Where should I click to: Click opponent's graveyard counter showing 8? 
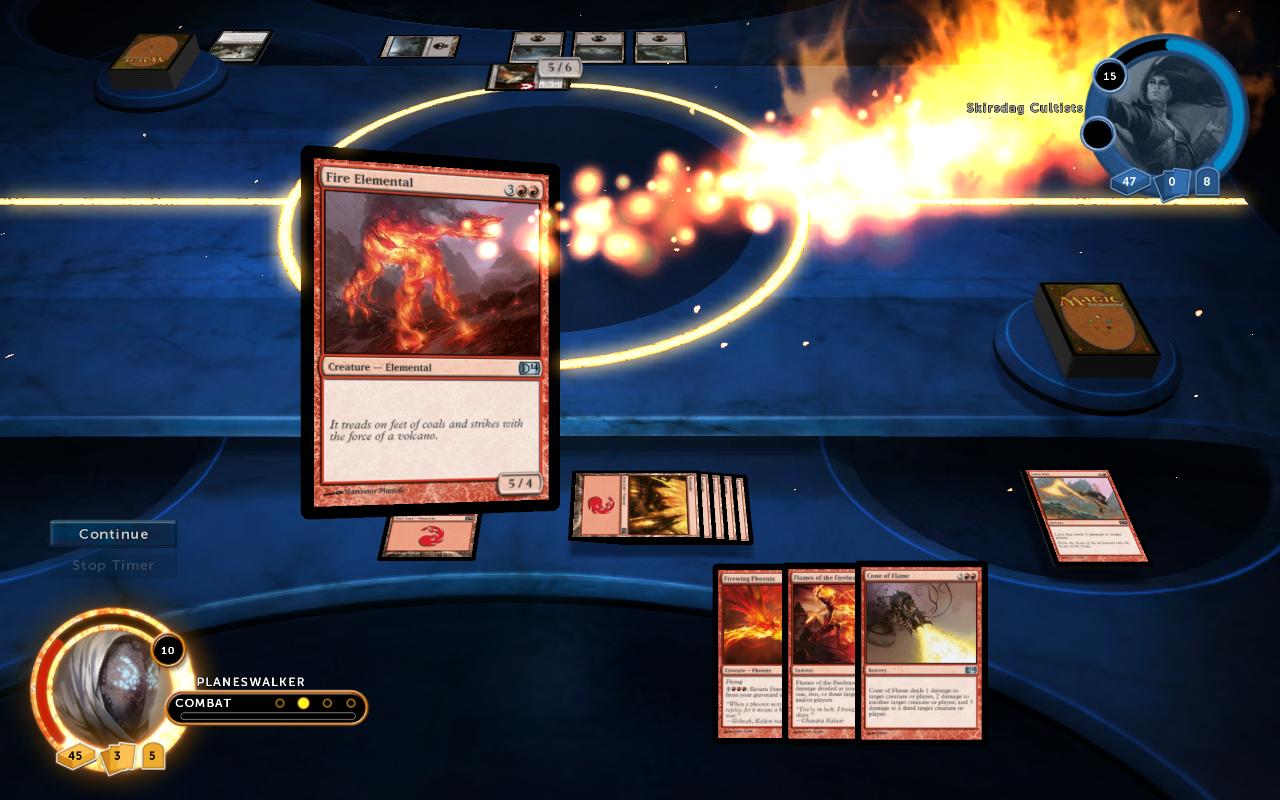(1205, 182)
